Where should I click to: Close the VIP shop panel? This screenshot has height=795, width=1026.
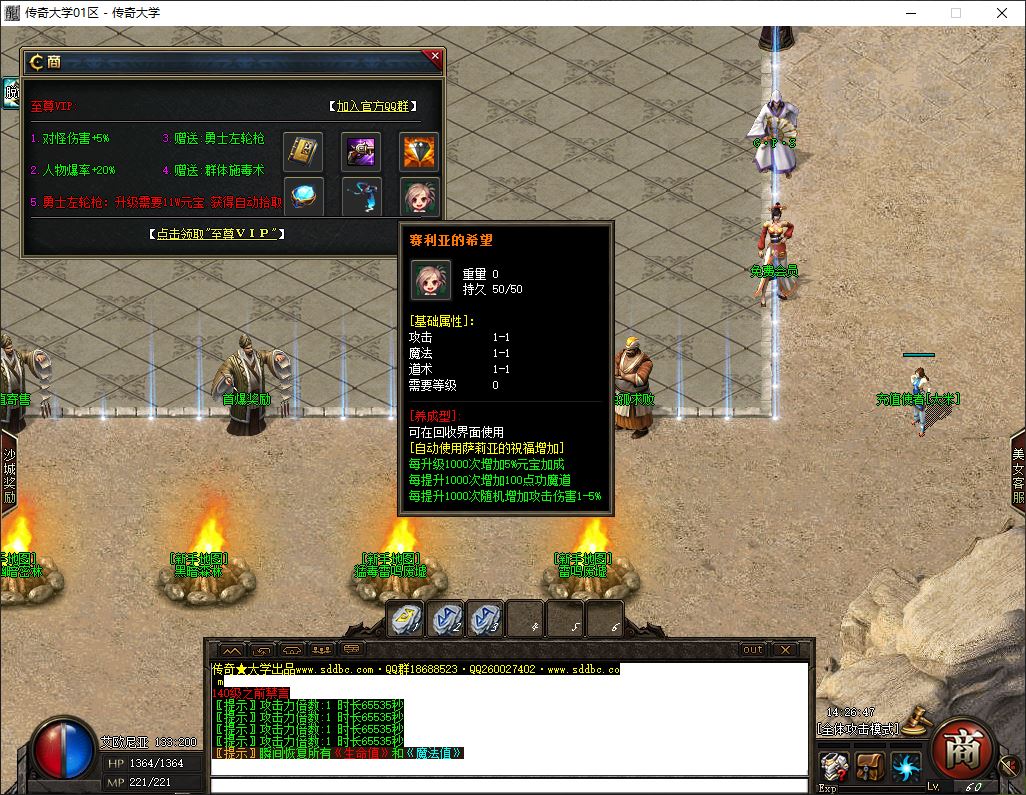tap(434, 58)
